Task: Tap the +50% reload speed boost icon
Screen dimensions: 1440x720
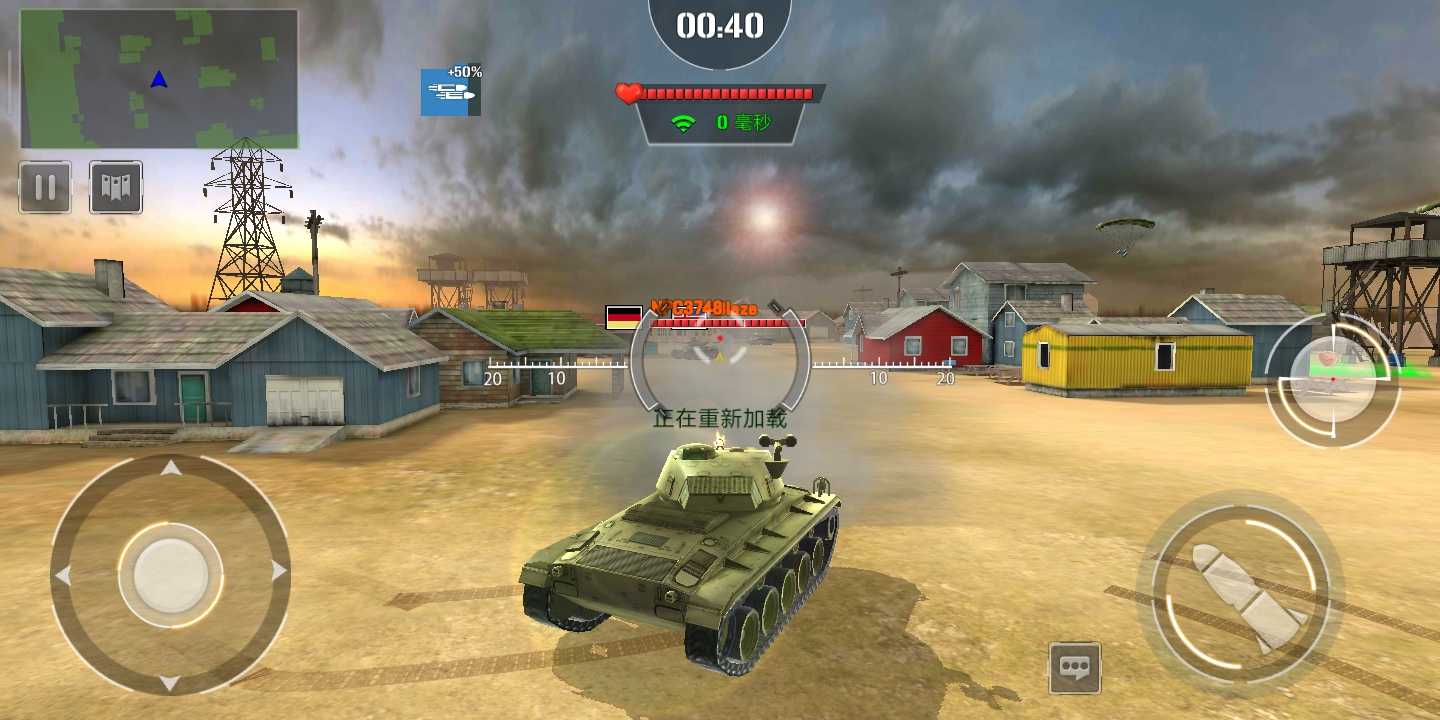Action: click(450, 90)
